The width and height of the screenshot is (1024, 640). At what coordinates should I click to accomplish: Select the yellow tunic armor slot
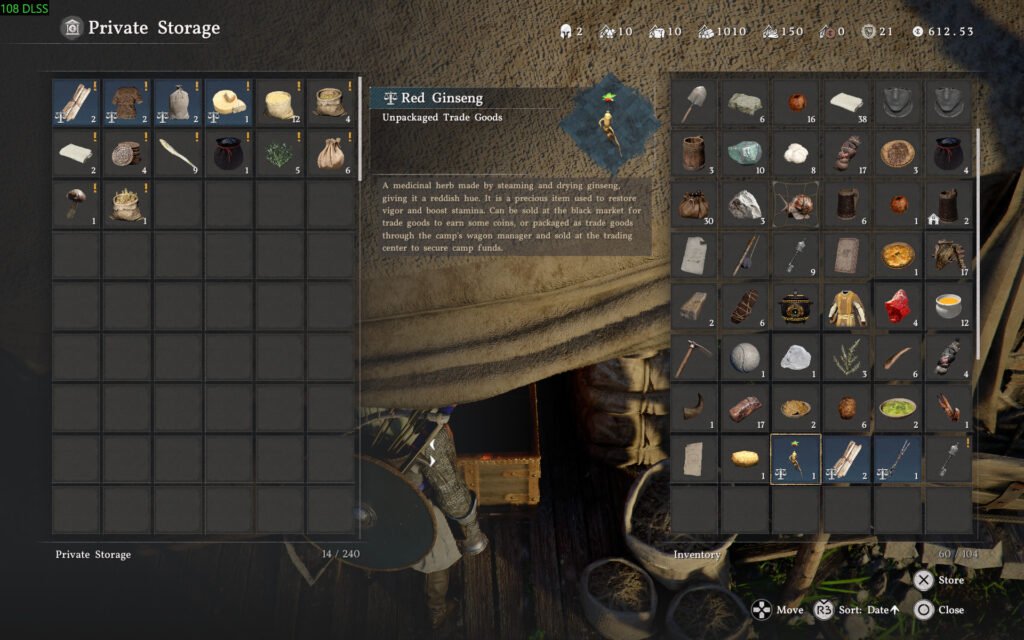click(x=847, y=306)
